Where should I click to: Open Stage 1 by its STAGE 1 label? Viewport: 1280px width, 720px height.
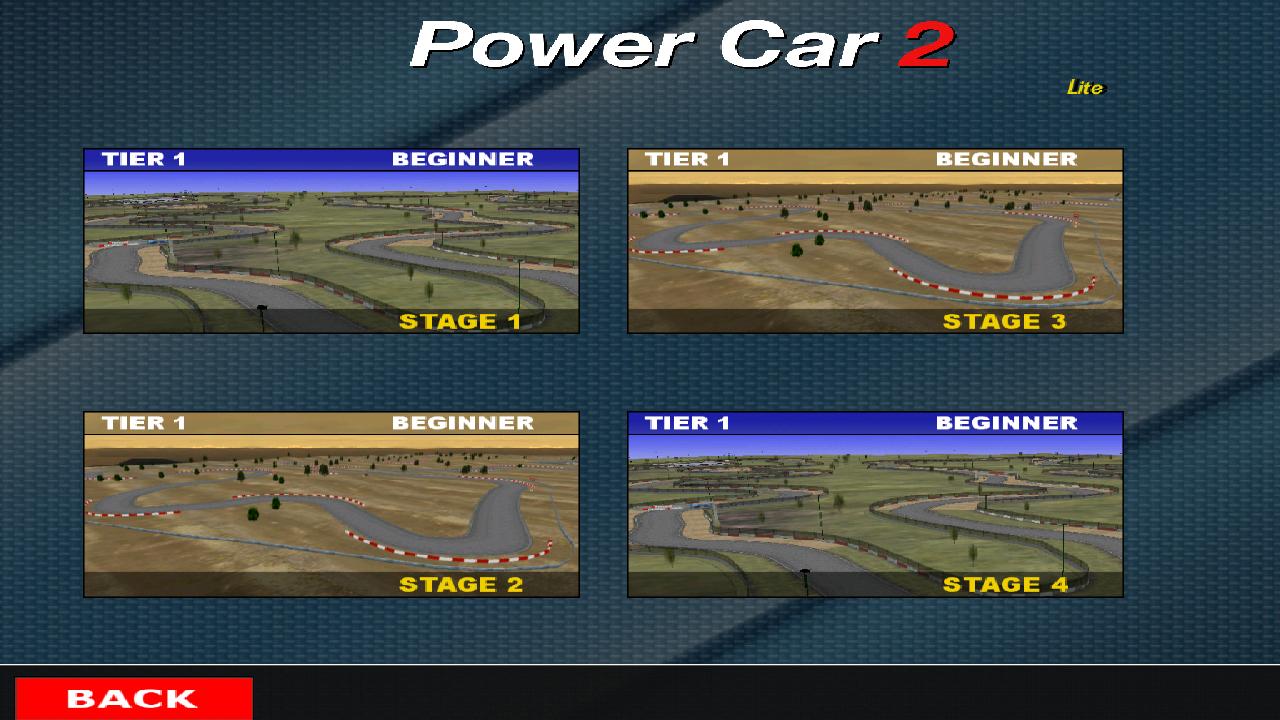460,321
